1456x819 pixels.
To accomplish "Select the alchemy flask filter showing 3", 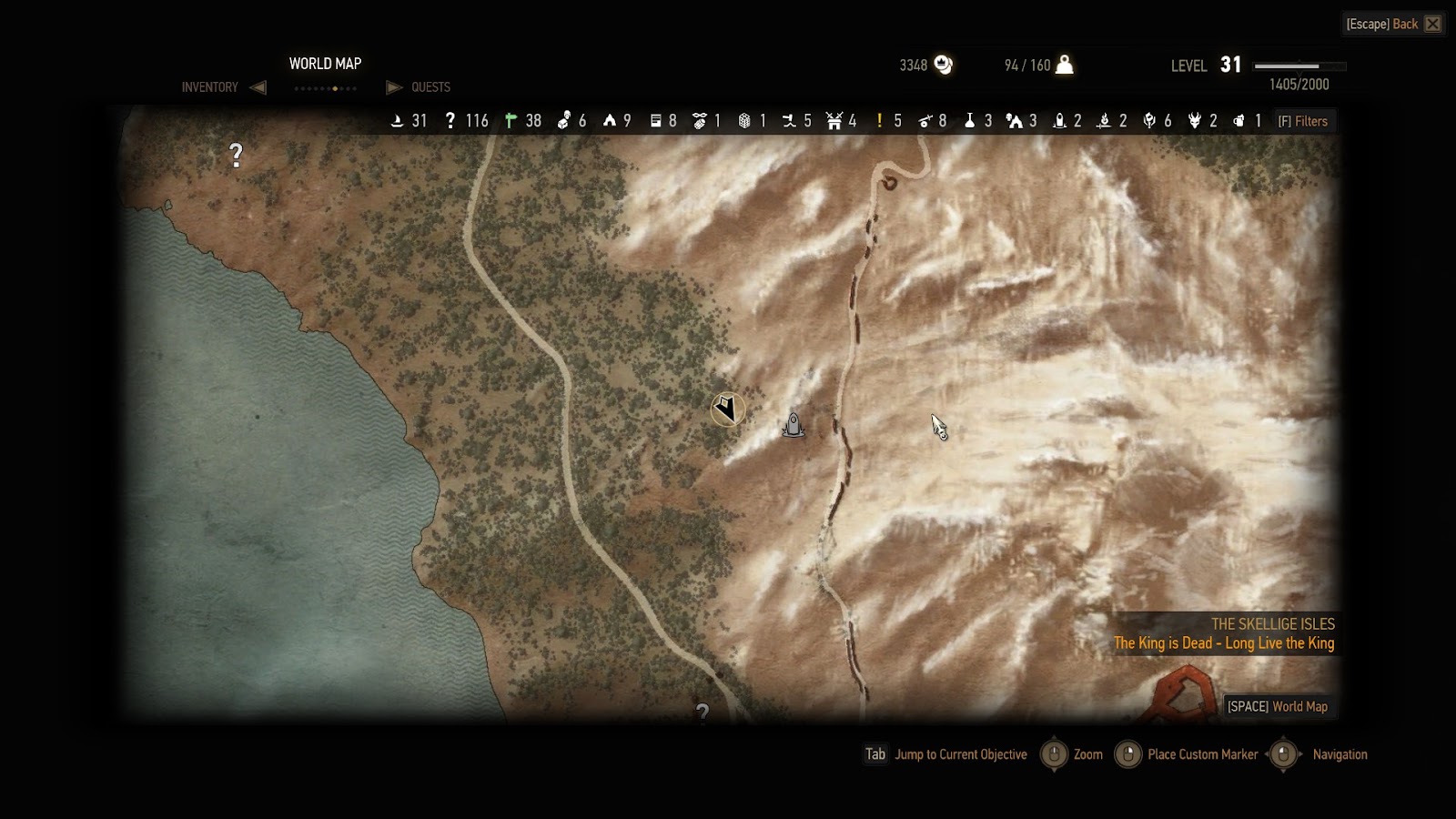I will point(969,121).
